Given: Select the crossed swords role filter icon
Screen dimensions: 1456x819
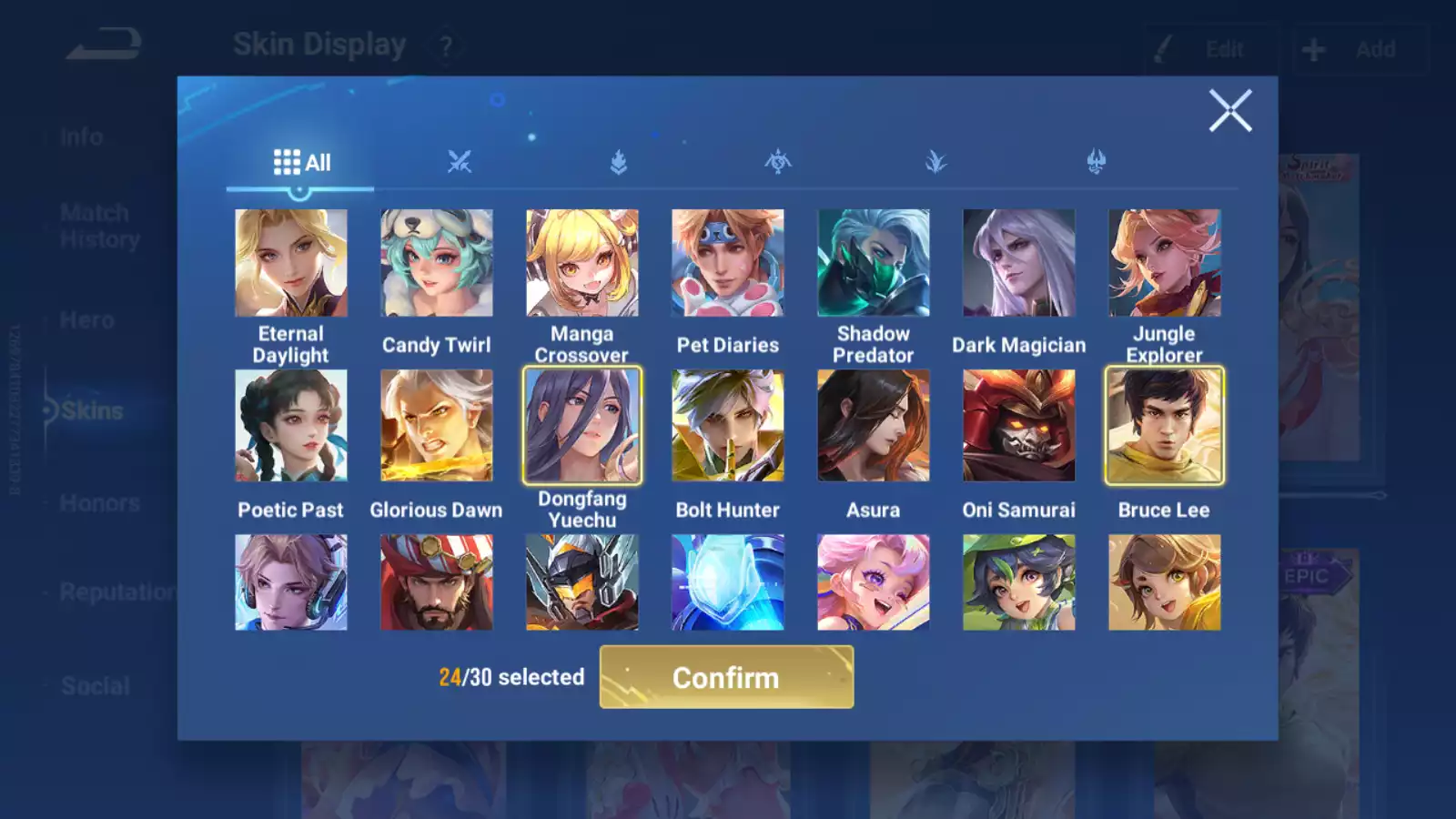Looking at the screenshot, I should click(460, 161).
